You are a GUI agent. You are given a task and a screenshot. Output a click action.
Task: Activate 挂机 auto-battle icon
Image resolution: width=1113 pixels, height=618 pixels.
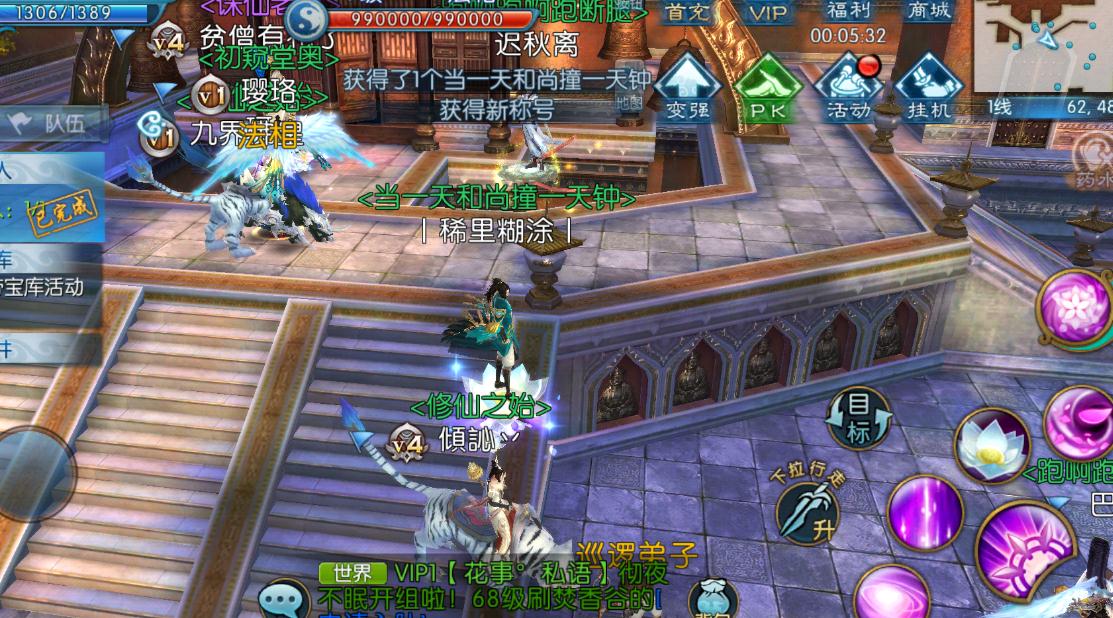click(928, 86)
